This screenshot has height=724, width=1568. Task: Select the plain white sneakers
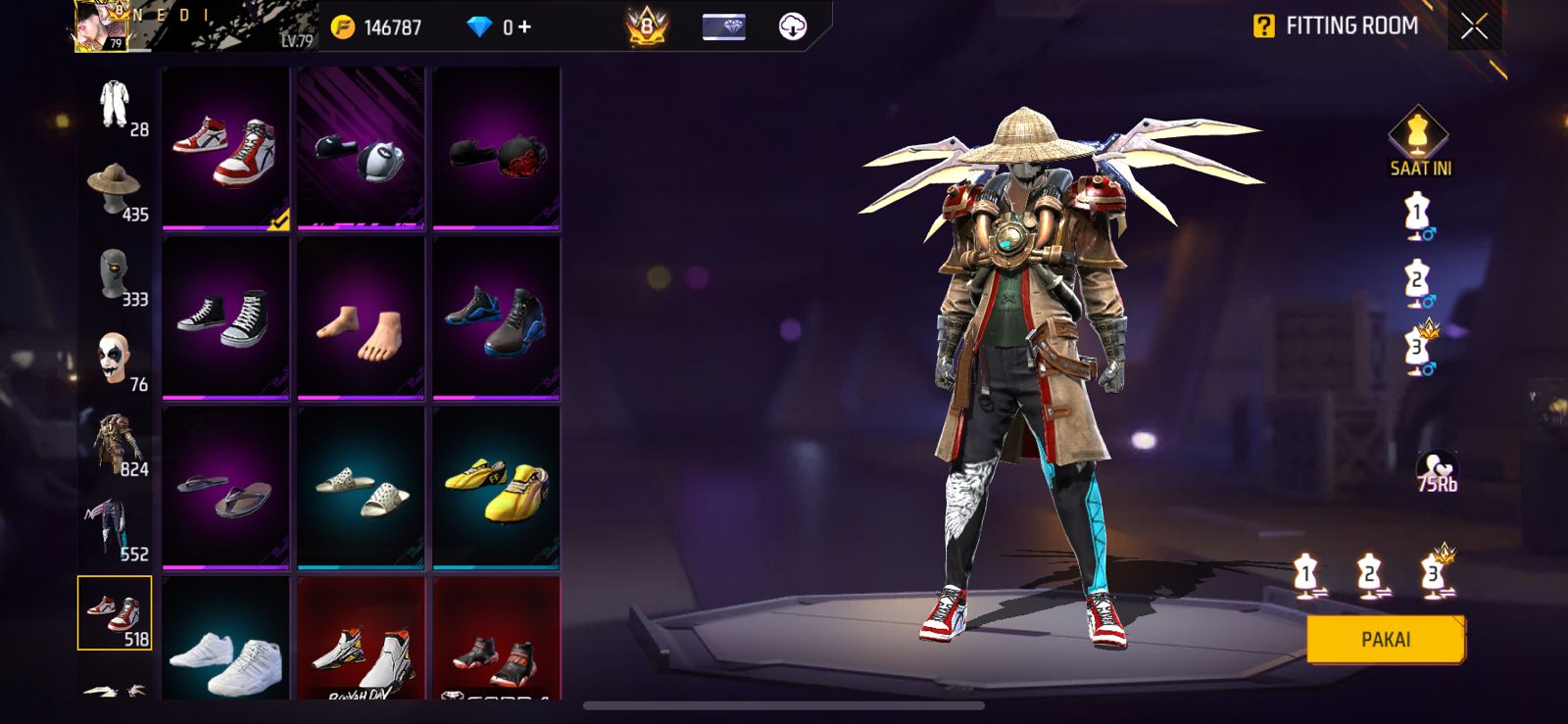click(225, 642)
